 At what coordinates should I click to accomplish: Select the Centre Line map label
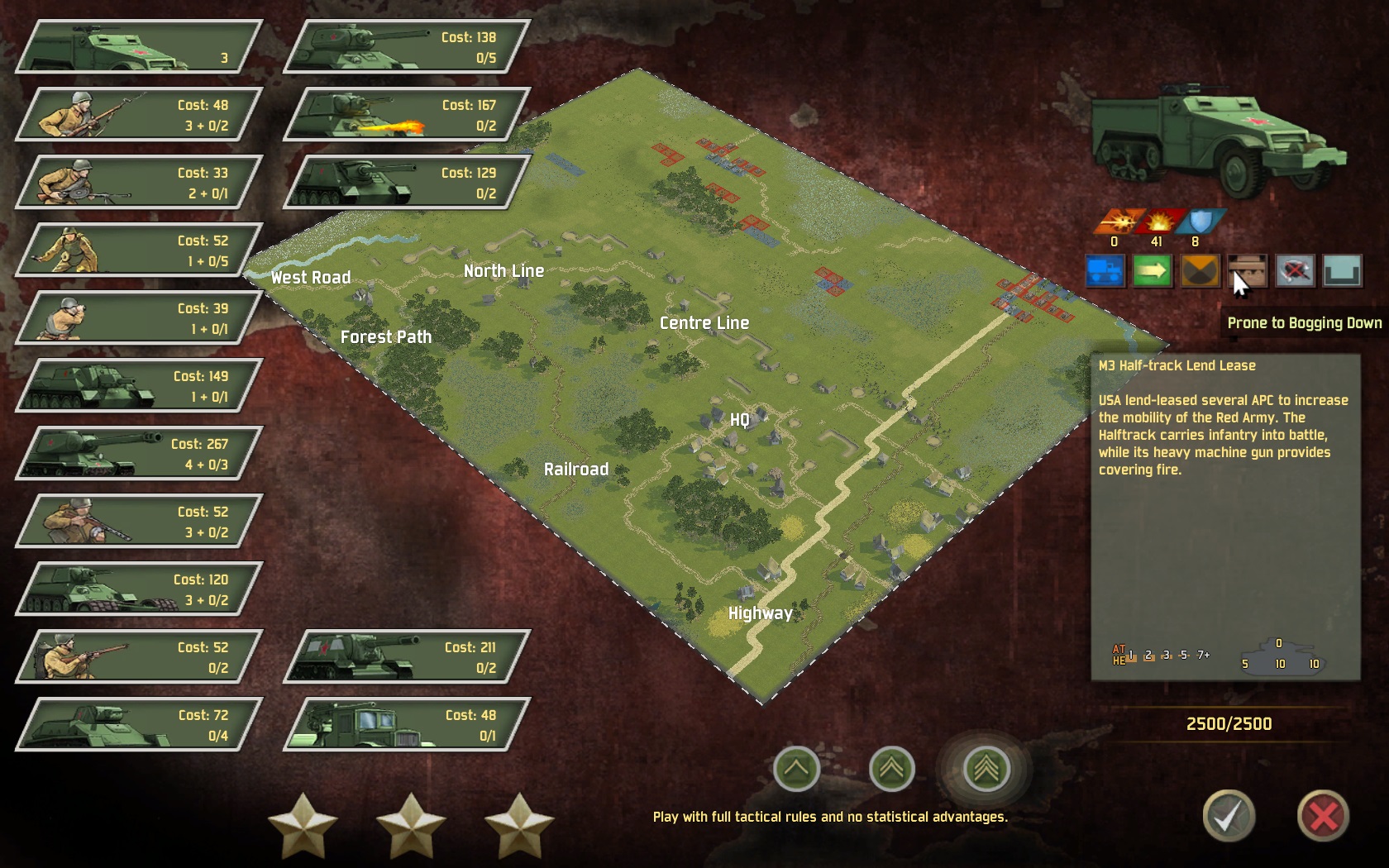(x=704, y=322)
